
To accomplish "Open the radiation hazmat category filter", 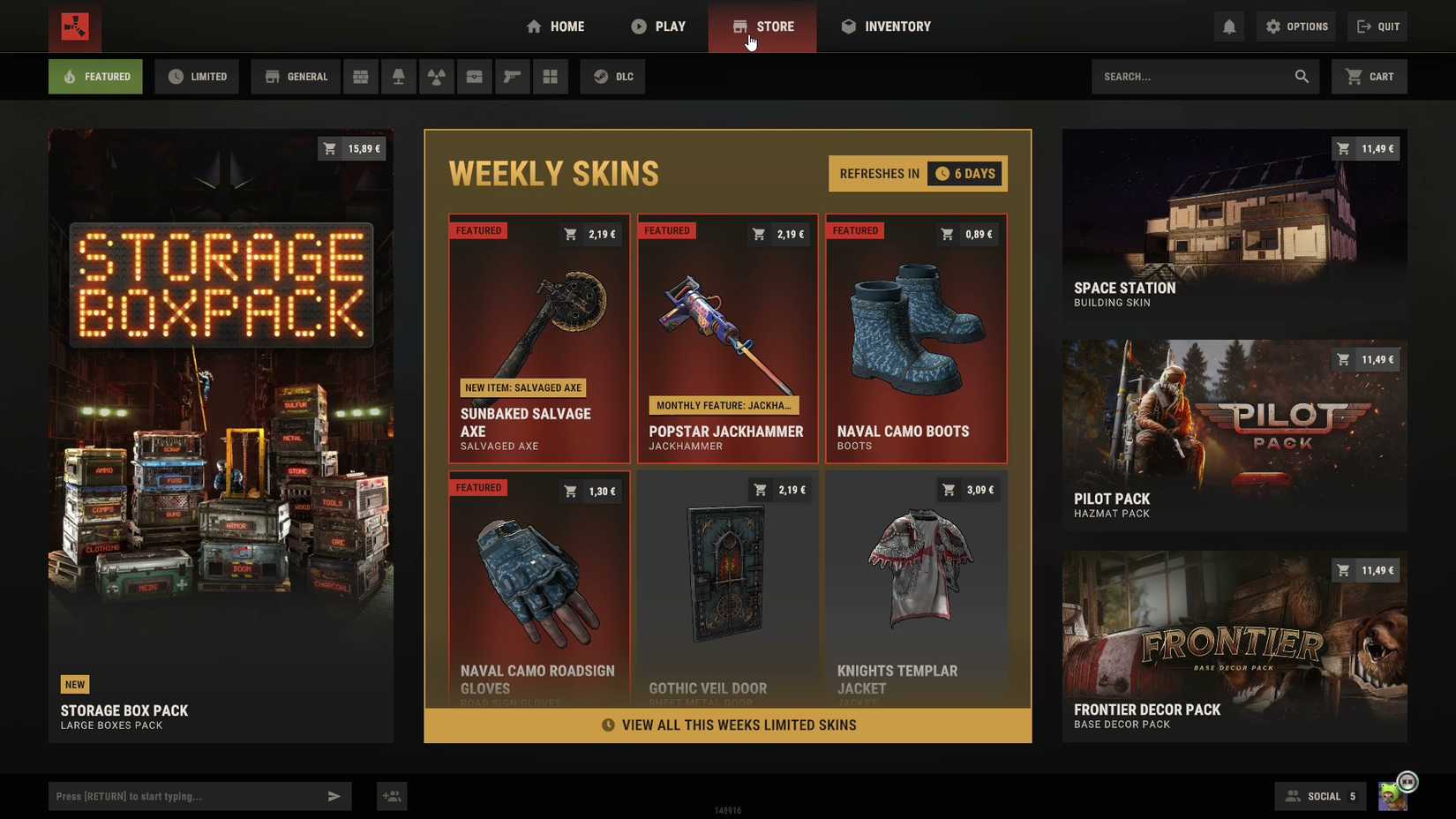I will (436, 76).
